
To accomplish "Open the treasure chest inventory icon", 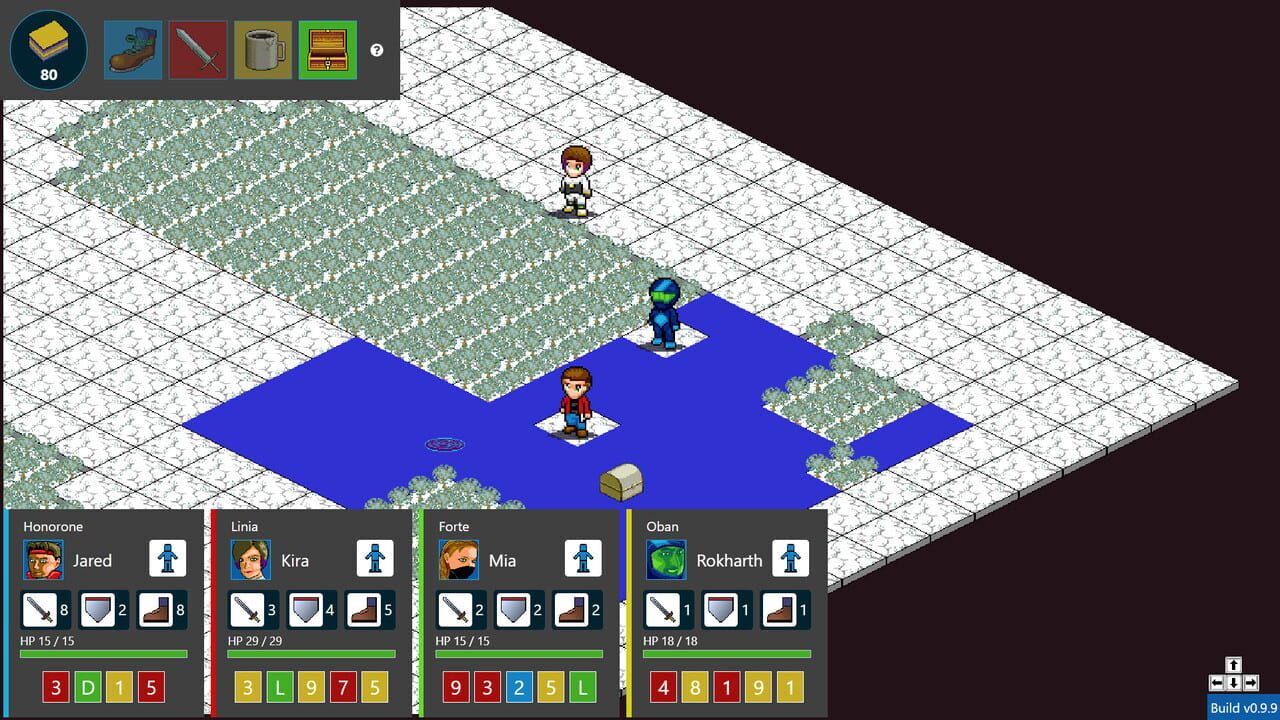I will [328, 48].
